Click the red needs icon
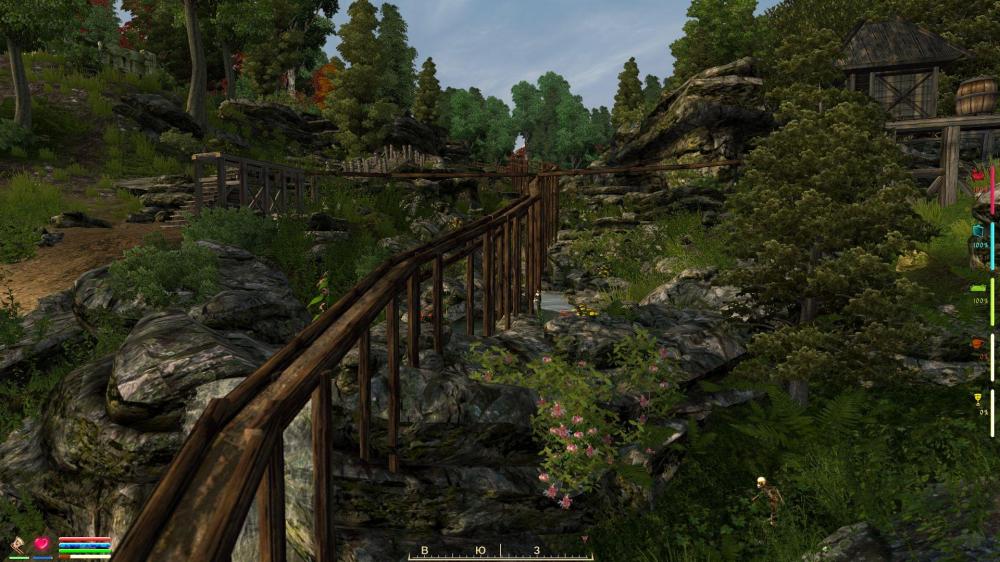The image size is (1000, 562). 978,175
